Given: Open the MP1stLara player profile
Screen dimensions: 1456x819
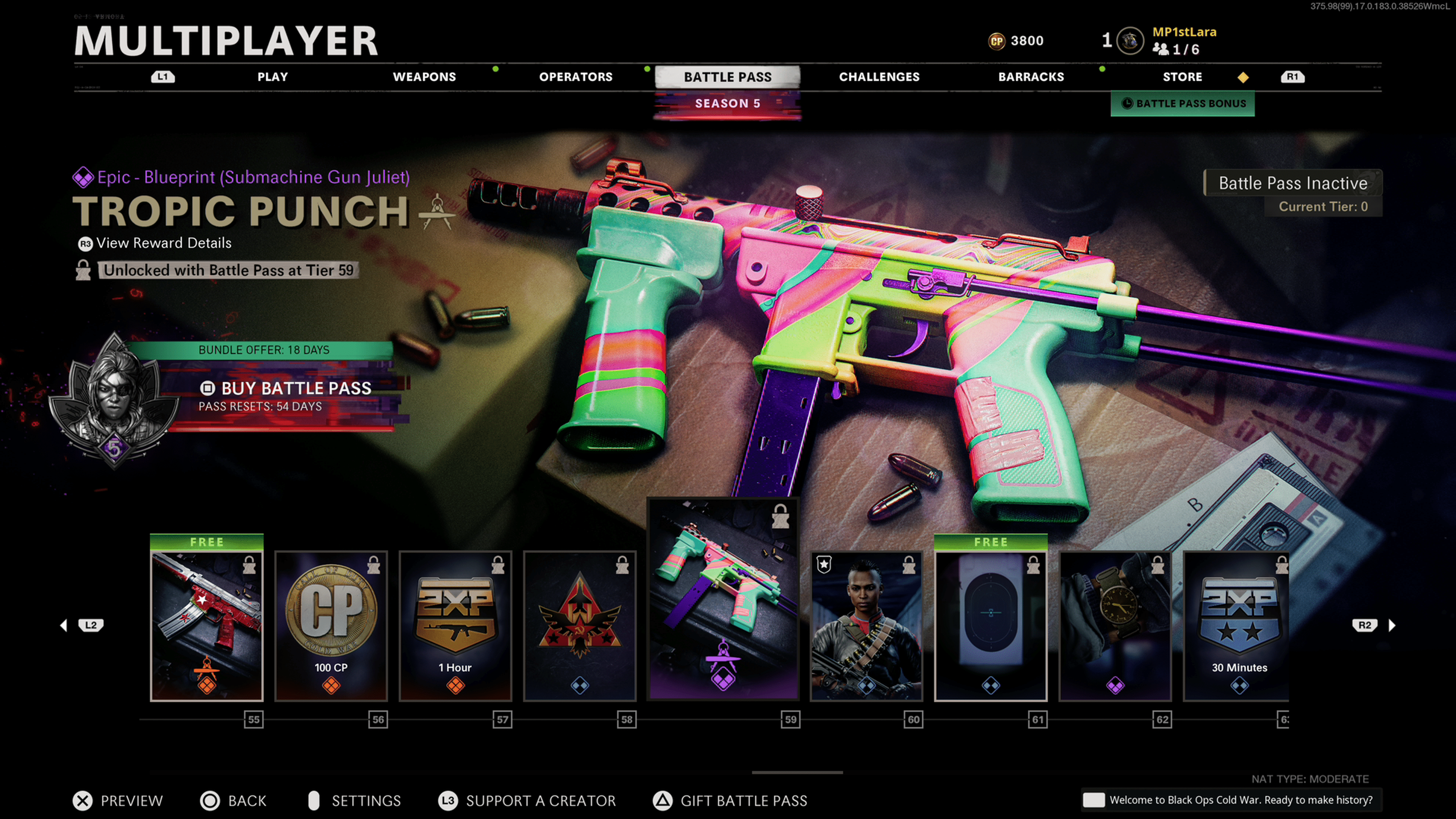Looking at the screenshot, I should point(1184,32).
